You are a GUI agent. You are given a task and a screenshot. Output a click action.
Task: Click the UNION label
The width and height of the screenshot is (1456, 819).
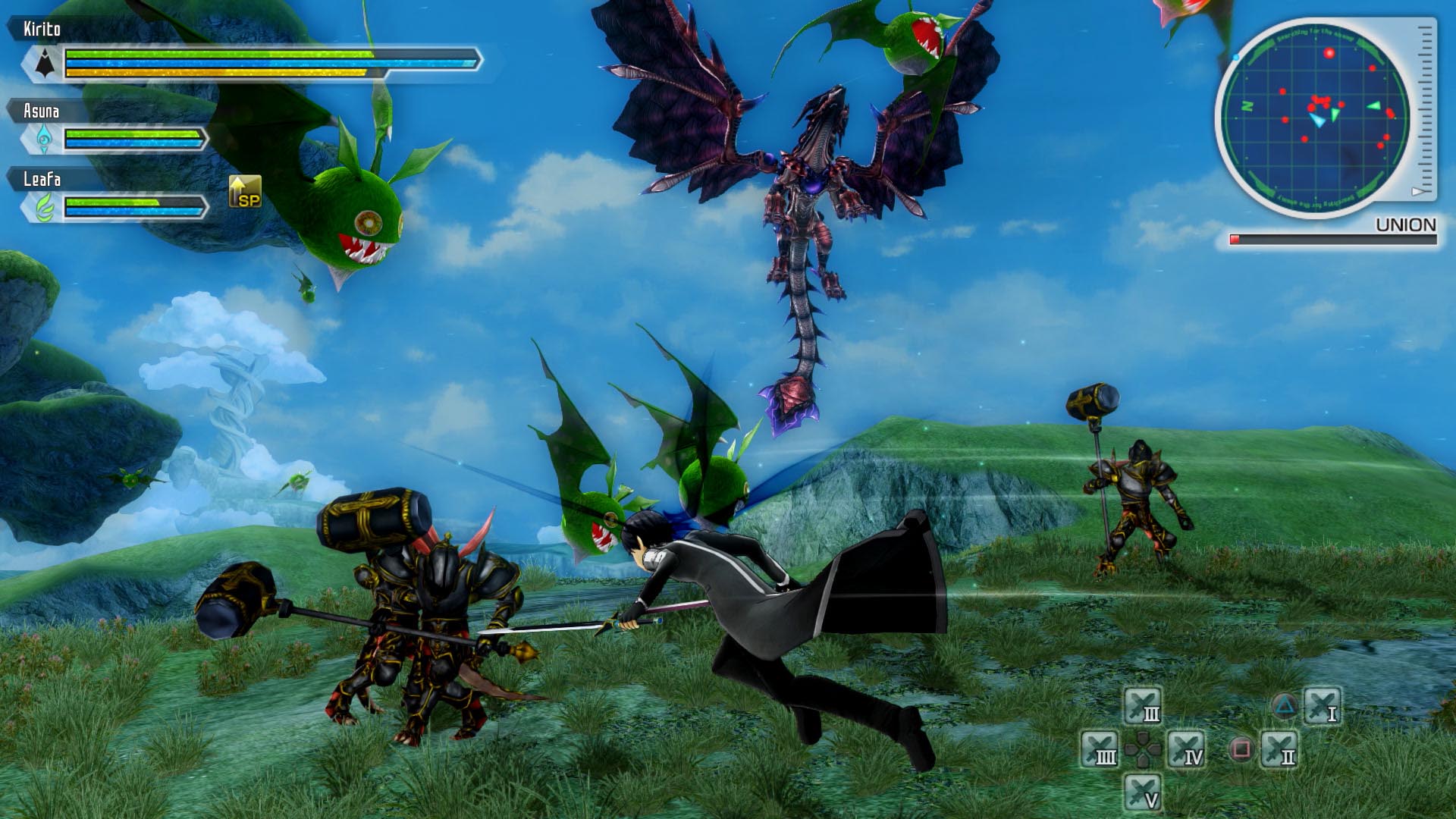[x=1407, y=223]
